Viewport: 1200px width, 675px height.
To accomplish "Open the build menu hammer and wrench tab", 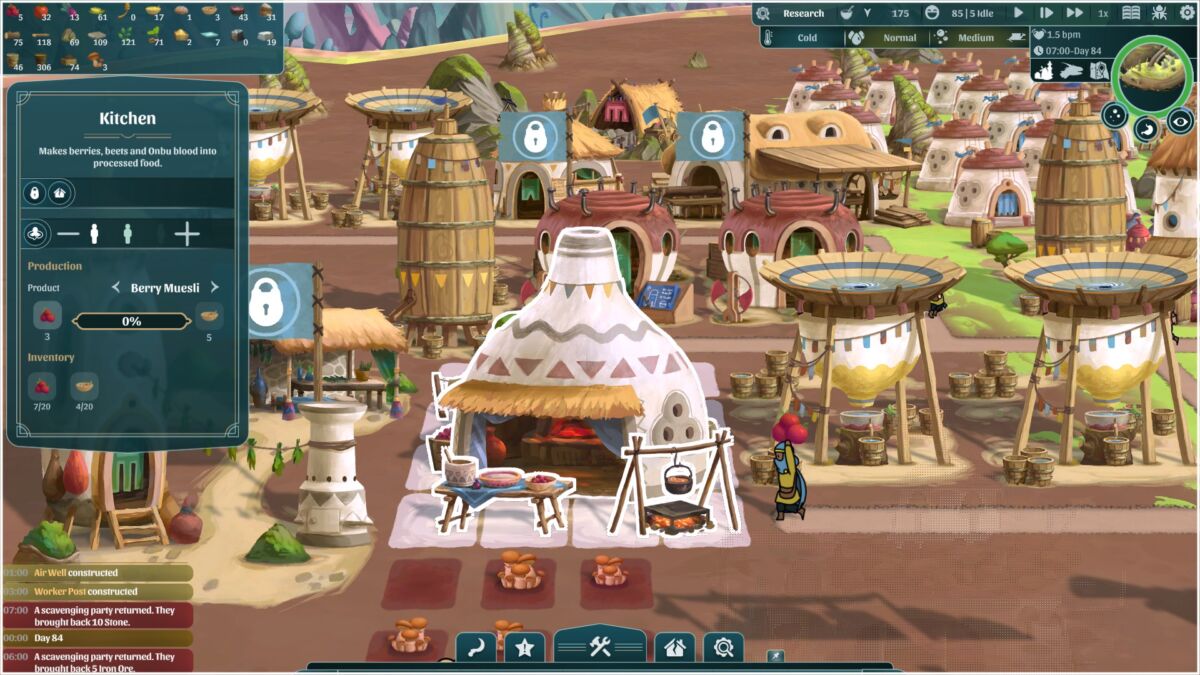I will coord(600,646).
